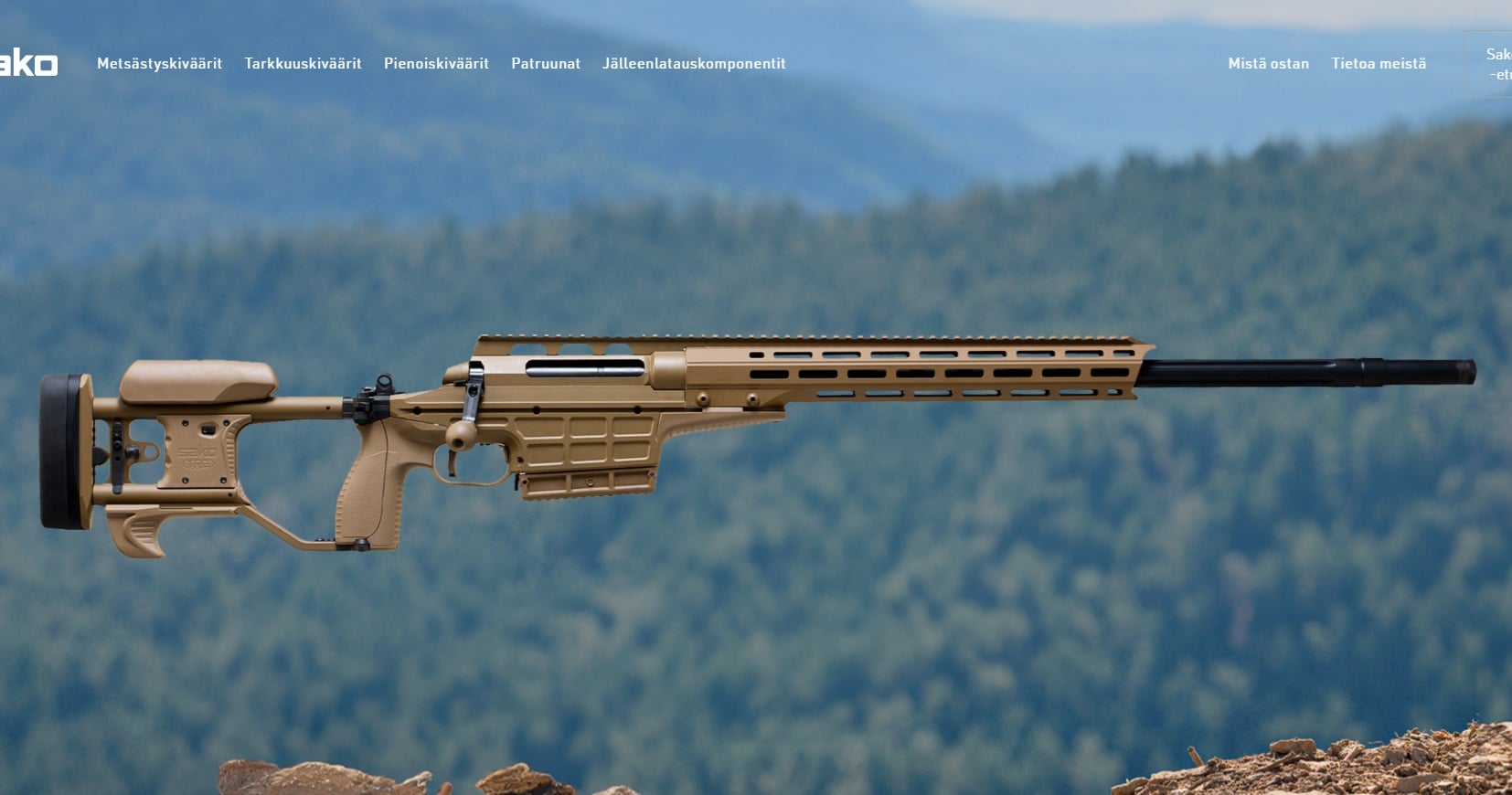Open Tietoa meistä
The width and height of the screenshot is (1512, 795).
click(1379, 63)
